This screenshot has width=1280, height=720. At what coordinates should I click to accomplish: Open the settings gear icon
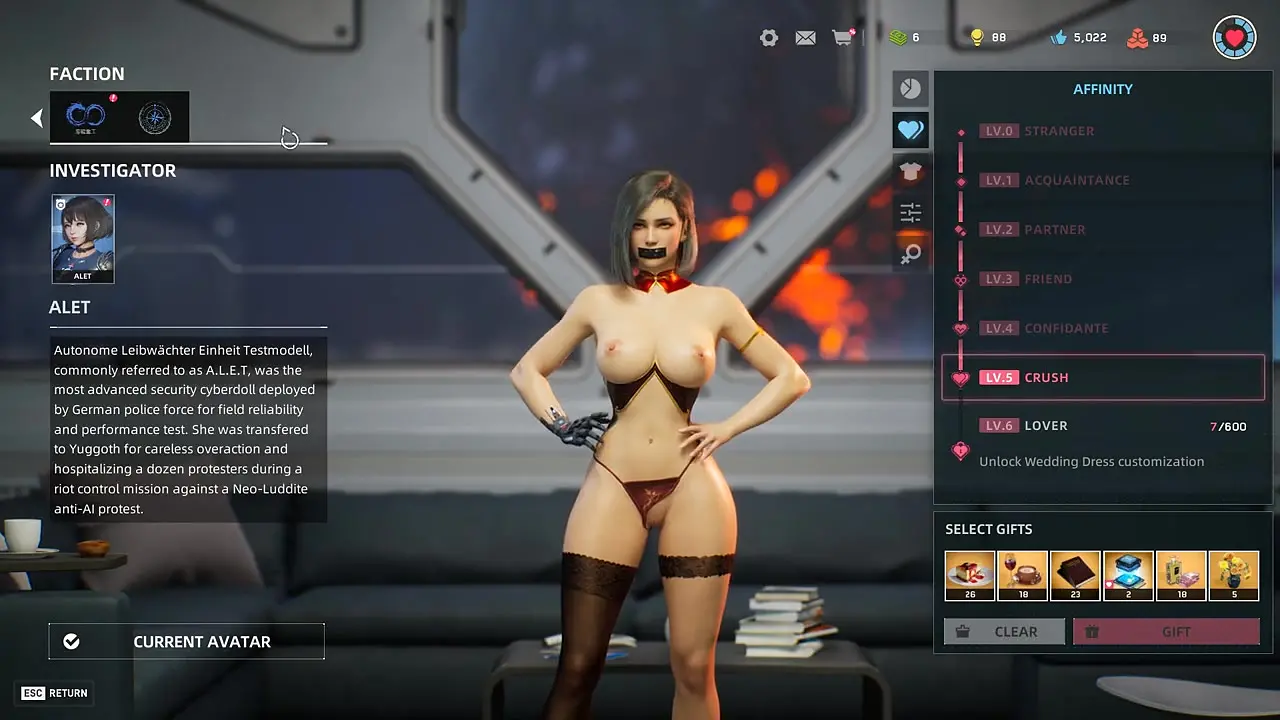pyautogui.click(x=768, y=38)
